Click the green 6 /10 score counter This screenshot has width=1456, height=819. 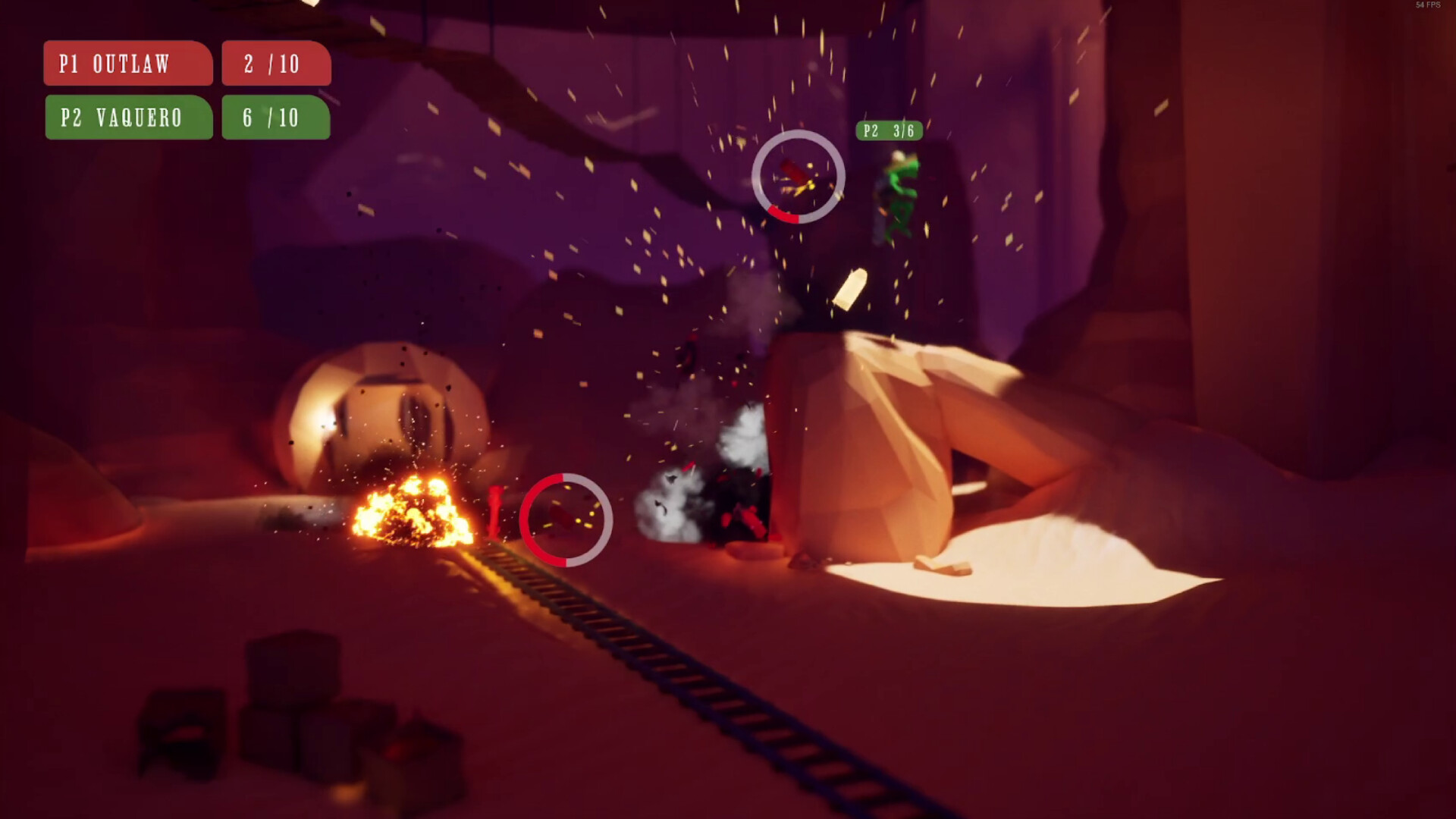pyautogui.click(x=275, y=118)
